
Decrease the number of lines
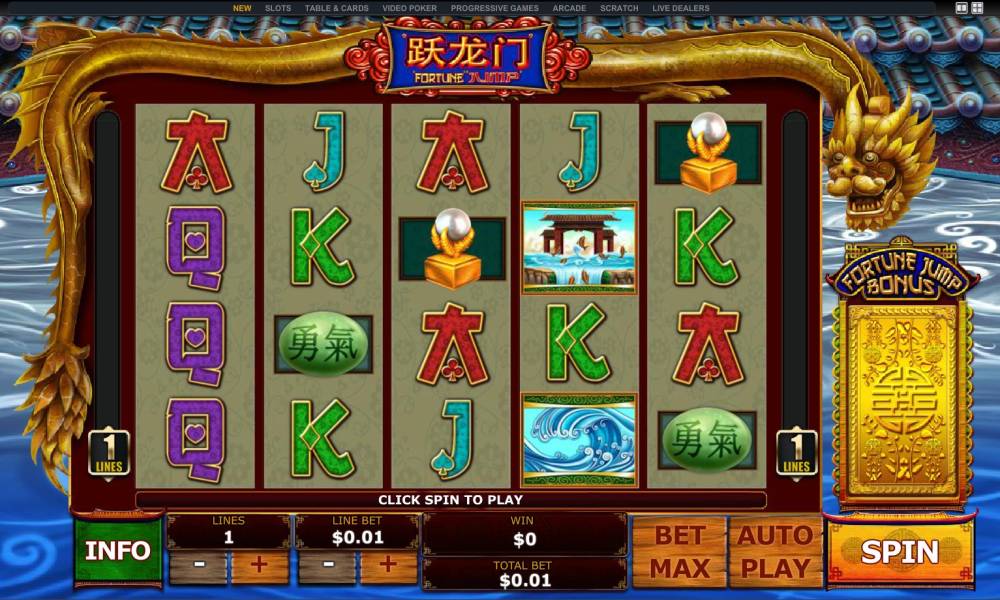[198, 565]
